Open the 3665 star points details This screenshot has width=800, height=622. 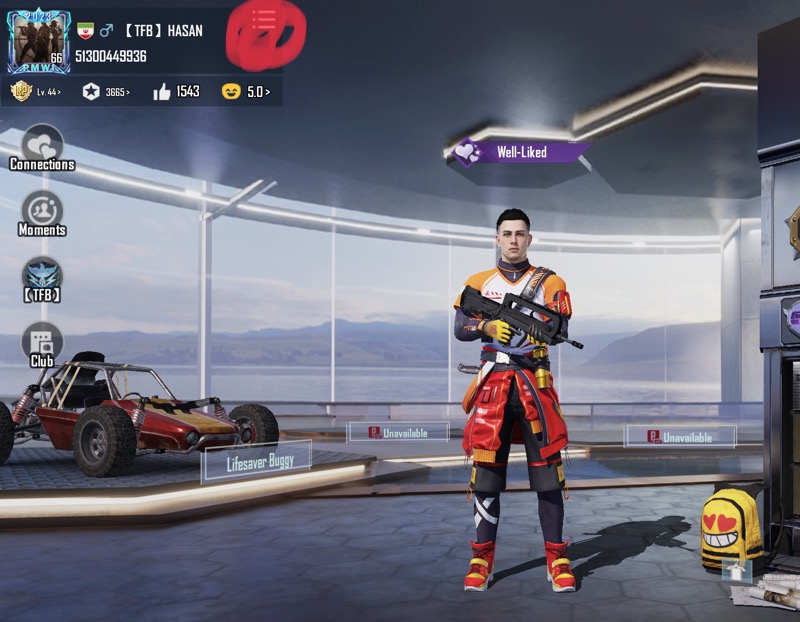tap(106, 92)
